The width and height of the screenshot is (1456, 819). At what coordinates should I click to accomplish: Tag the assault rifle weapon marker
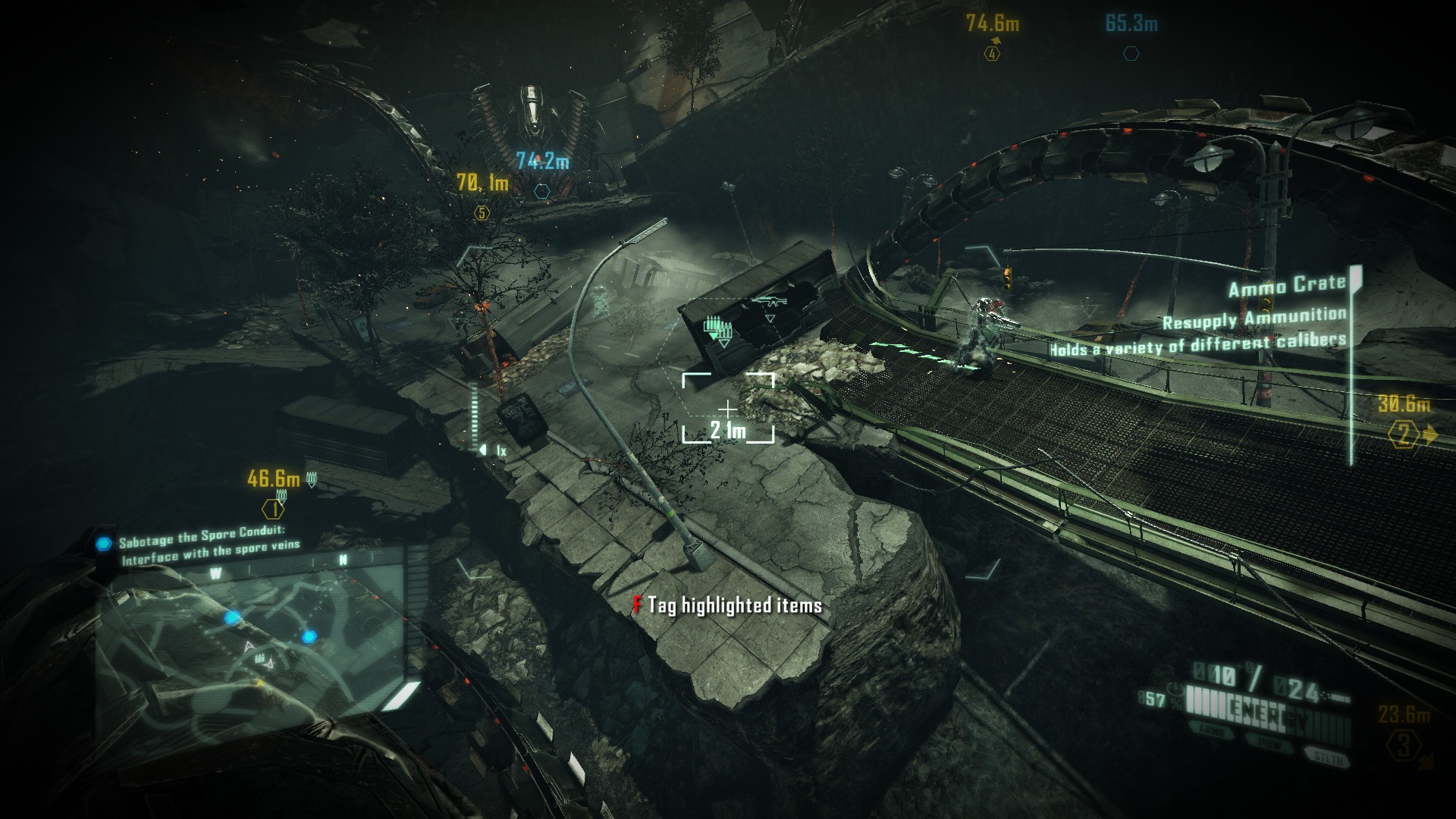(767, 303)
